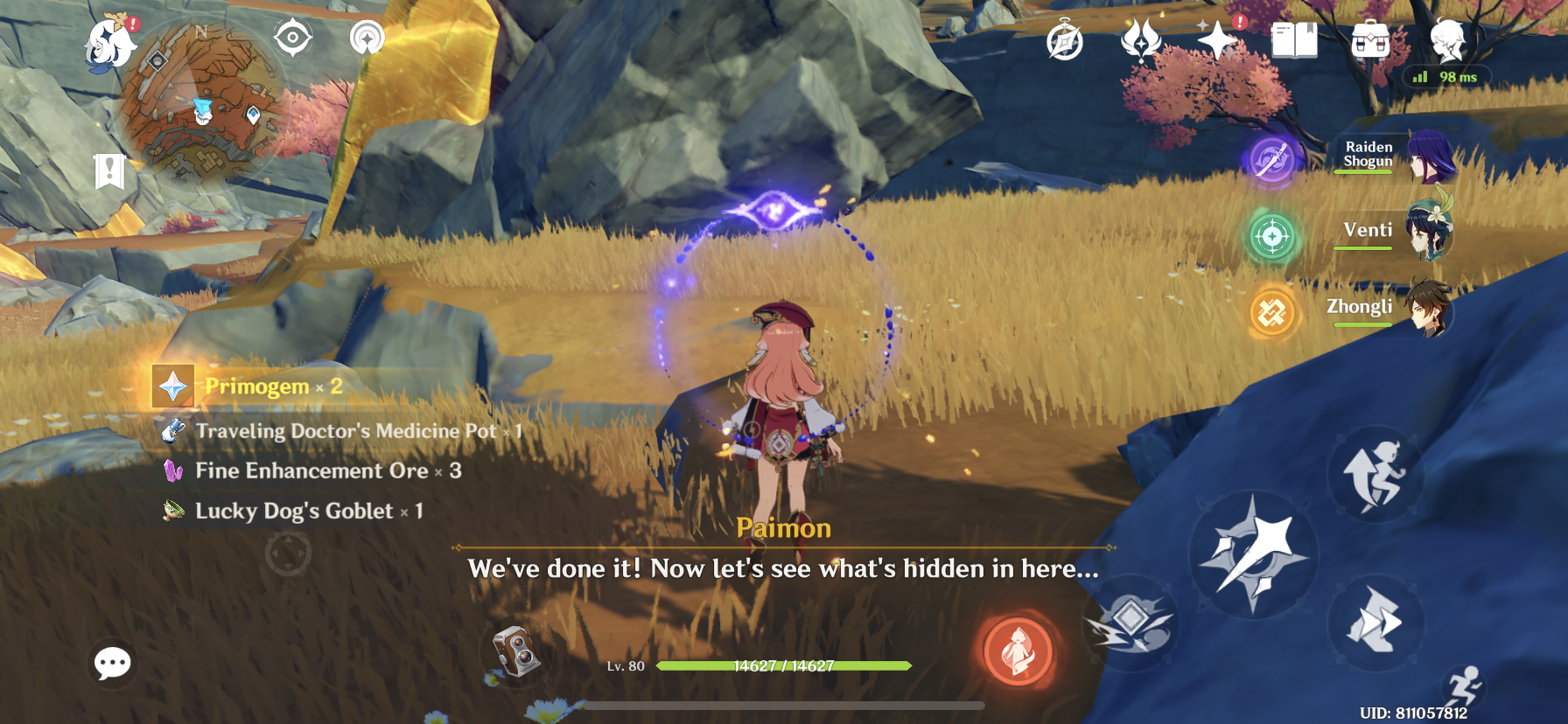This screenshot has width=1568, height=724.
Task: Open the chat speech bubble
Action: point(113,664)
